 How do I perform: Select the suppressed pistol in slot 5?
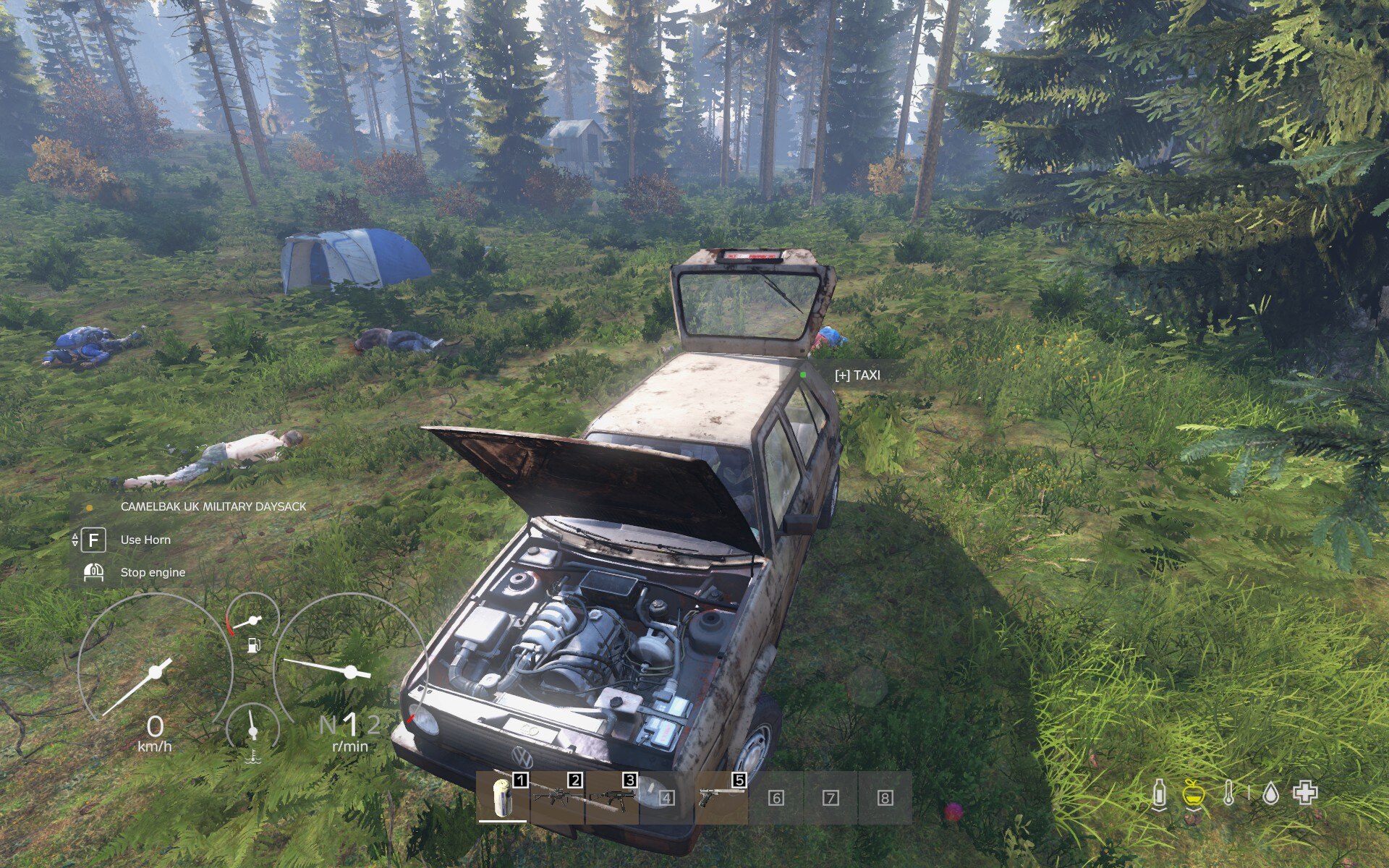point(721,797)
